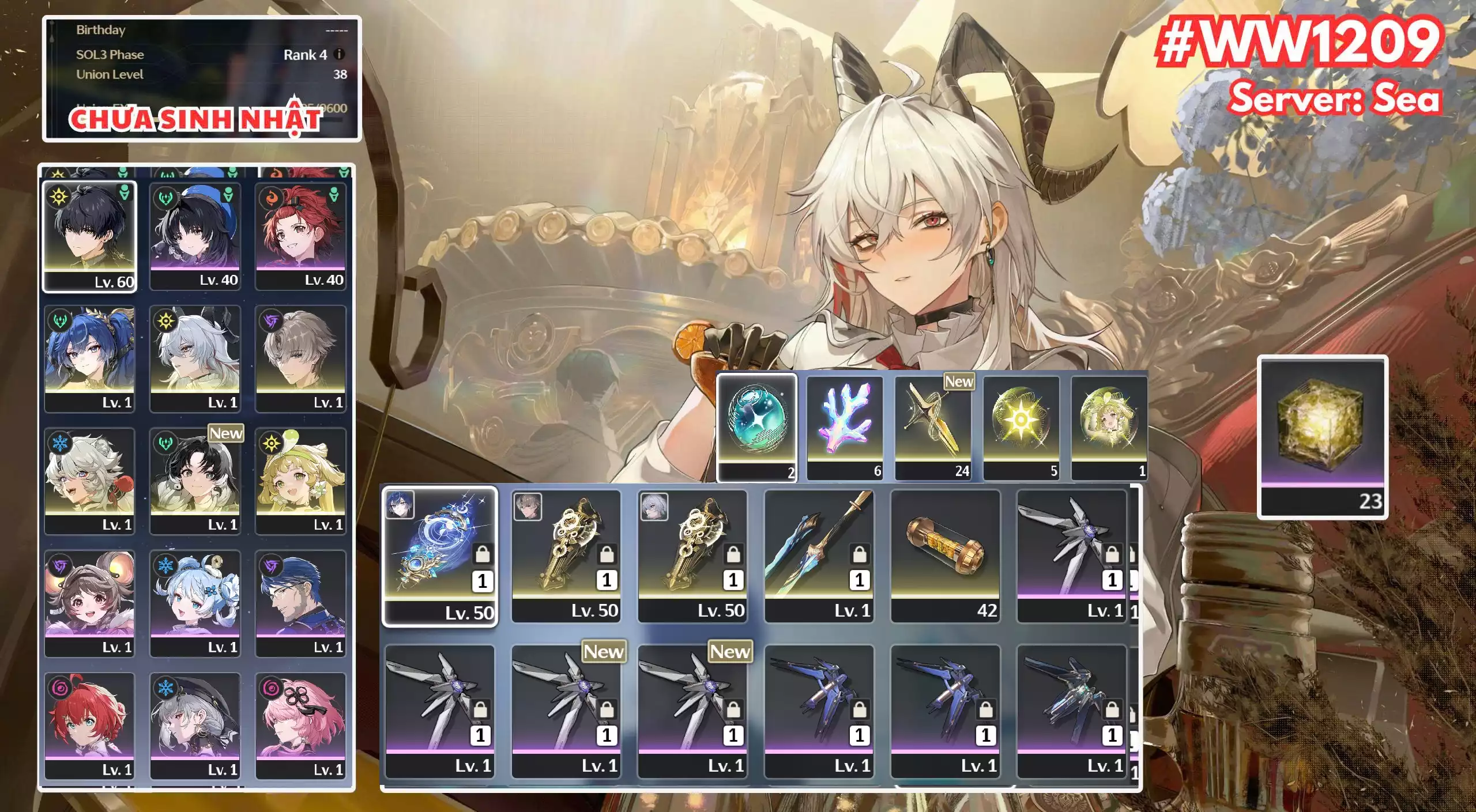Select the Spectro element icon on the Lv. 60 character
This screenshot has height=812, width=1476.
tap(59, 197)
